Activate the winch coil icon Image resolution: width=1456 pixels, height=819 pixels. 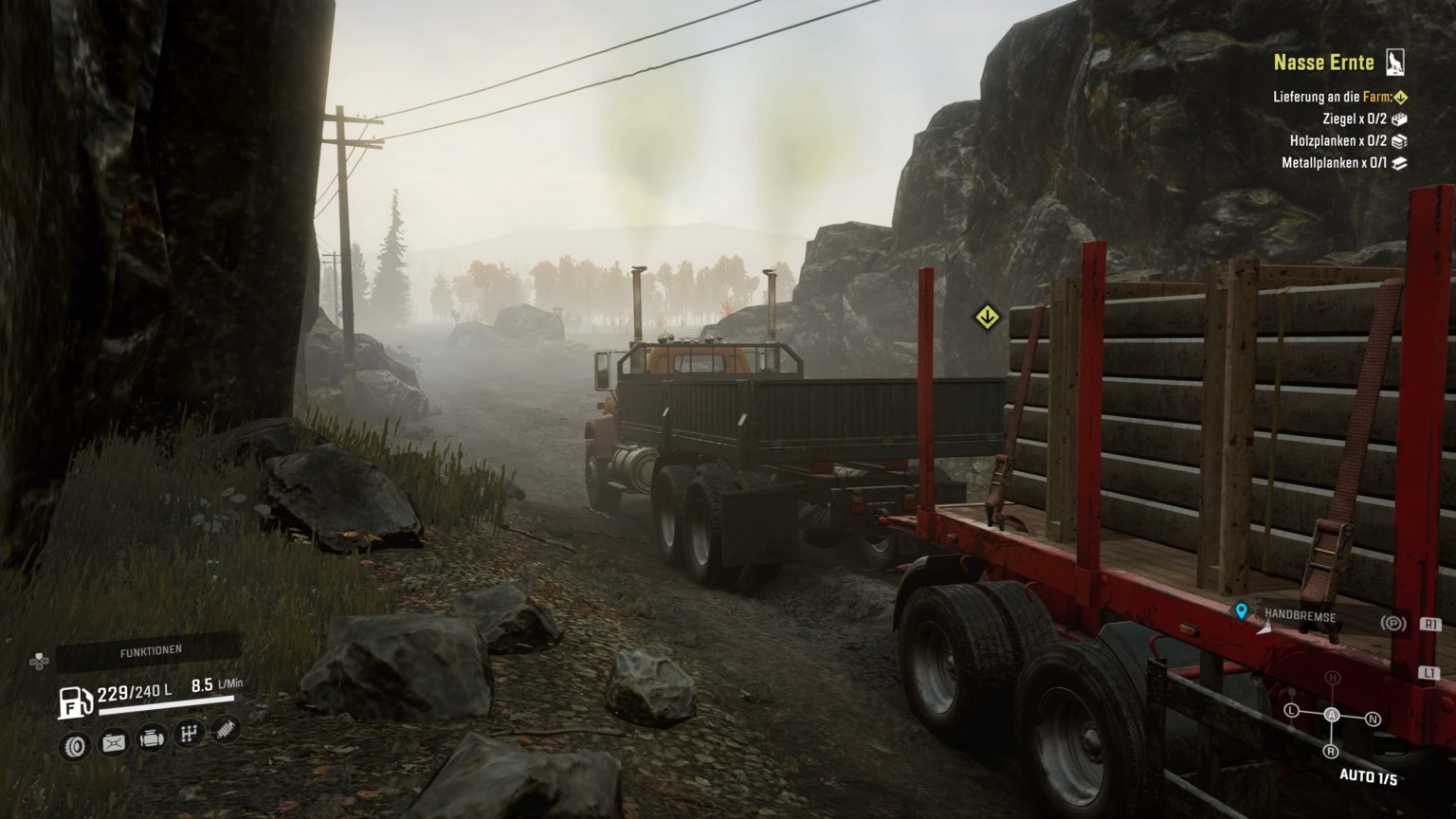coord(224,732)
